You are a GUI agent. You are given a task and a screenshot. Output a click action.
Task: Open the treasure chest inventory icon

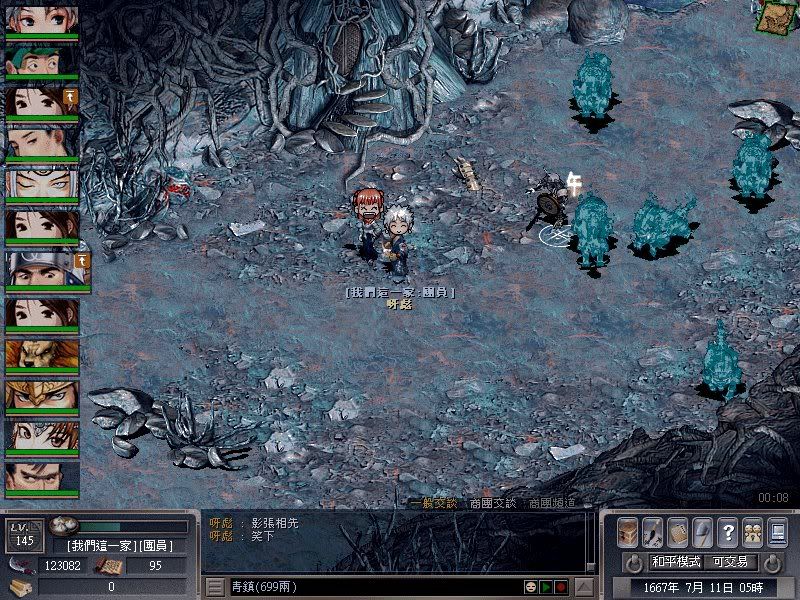coord(627,532)
